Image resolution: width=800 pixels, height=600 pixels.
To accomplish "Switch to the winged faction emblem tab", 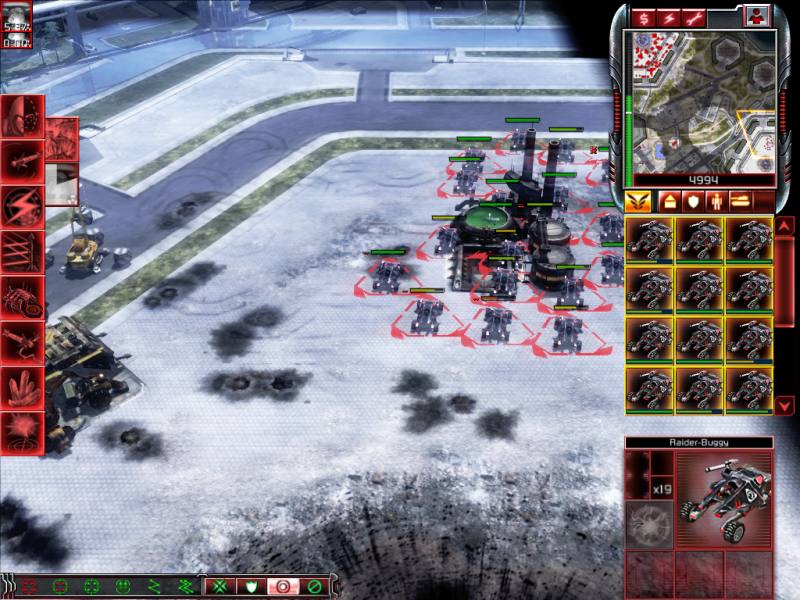I will (637, 202).
